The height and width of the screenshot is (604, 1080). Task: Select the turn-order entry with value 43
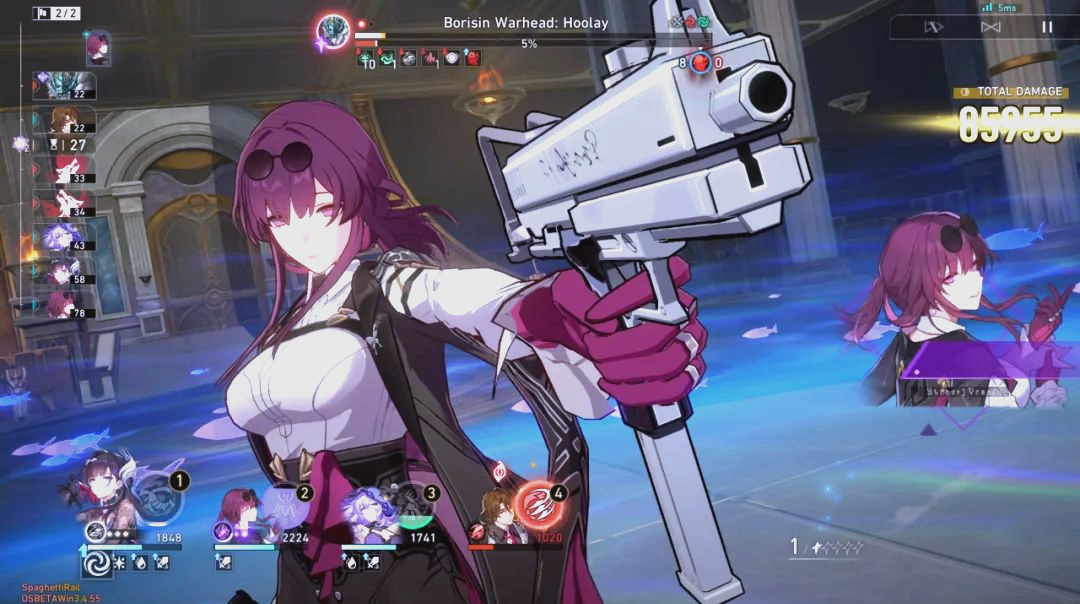coord(64,237)
